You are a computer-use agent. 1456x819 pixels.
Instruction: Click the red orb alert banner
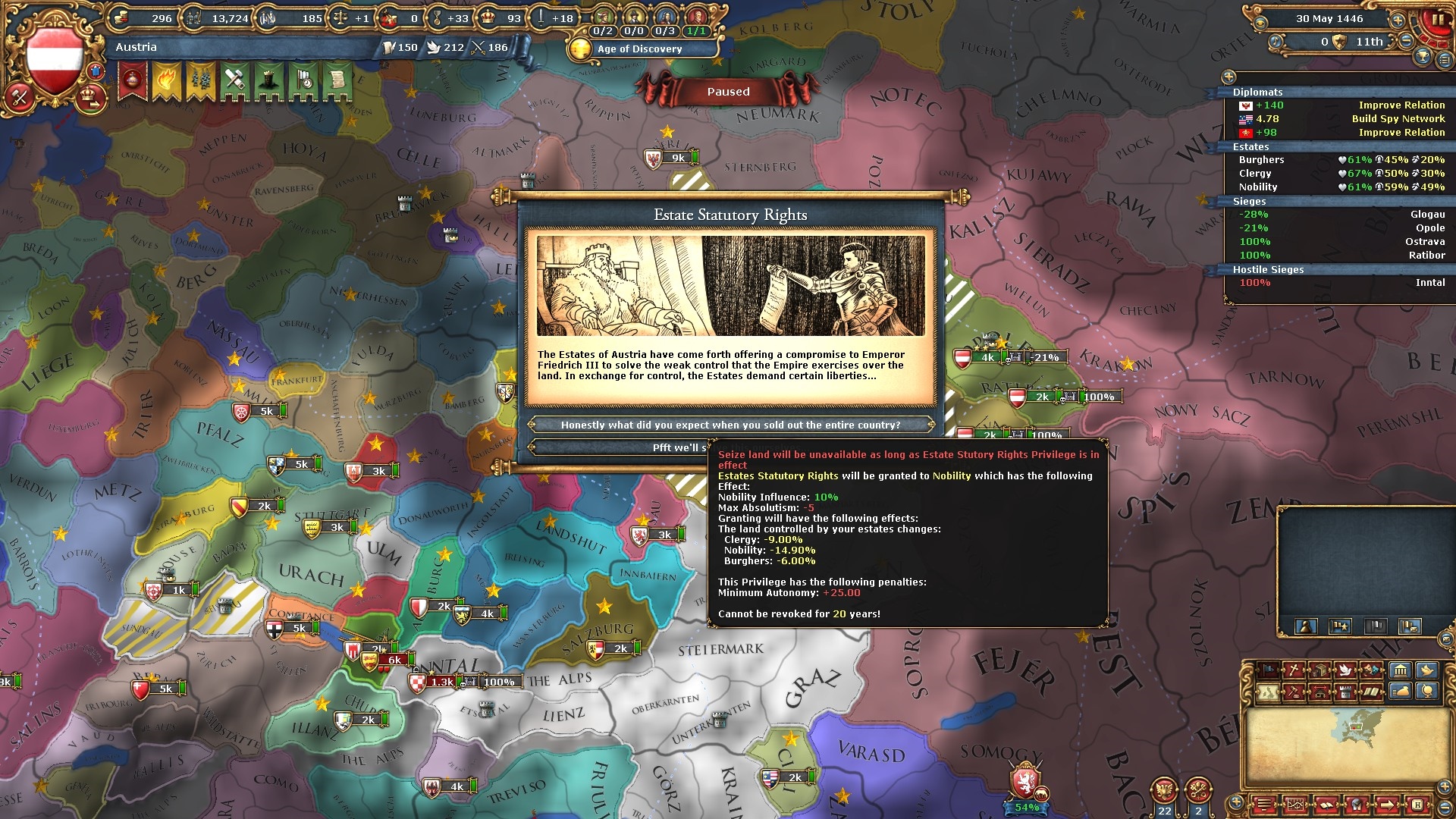[x=133, y=80]
